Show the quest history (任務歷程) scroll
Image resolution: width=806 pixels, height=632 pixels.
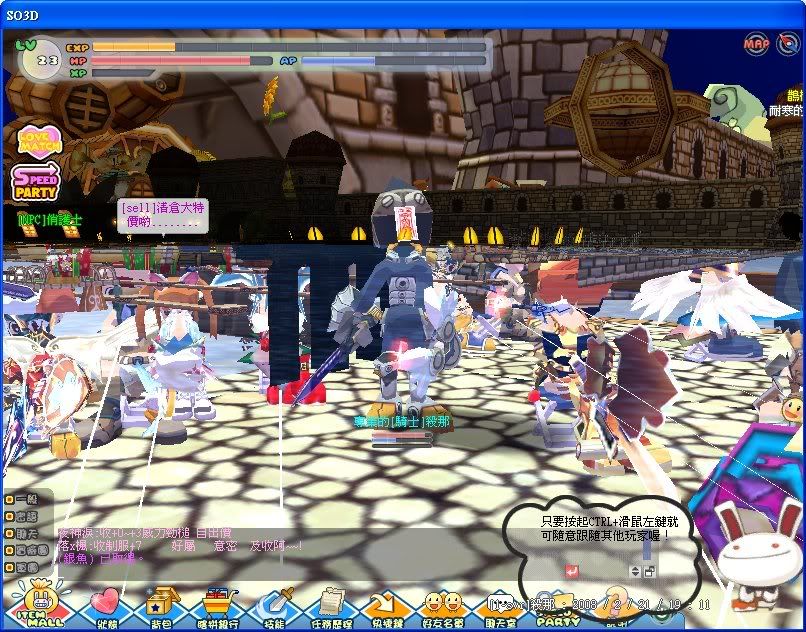[329, 606]
